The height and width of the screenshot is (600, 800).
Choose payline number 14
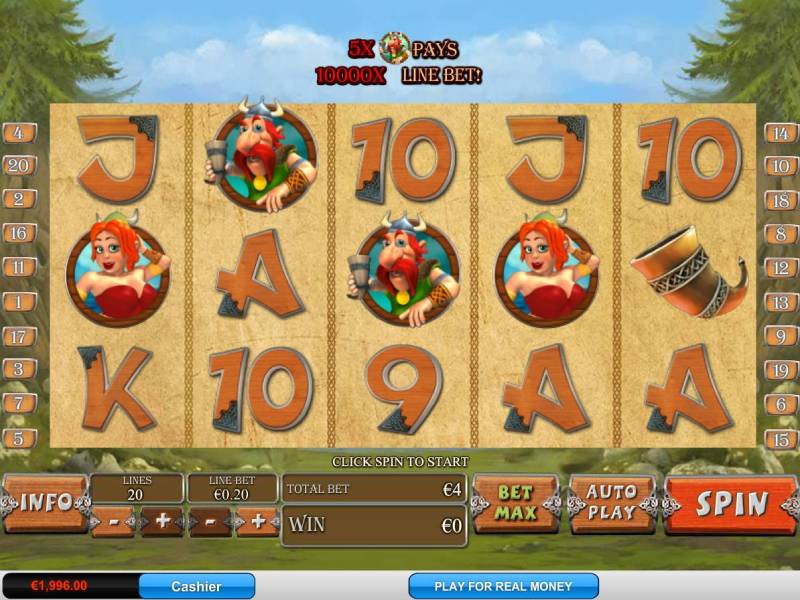[781, 132]
